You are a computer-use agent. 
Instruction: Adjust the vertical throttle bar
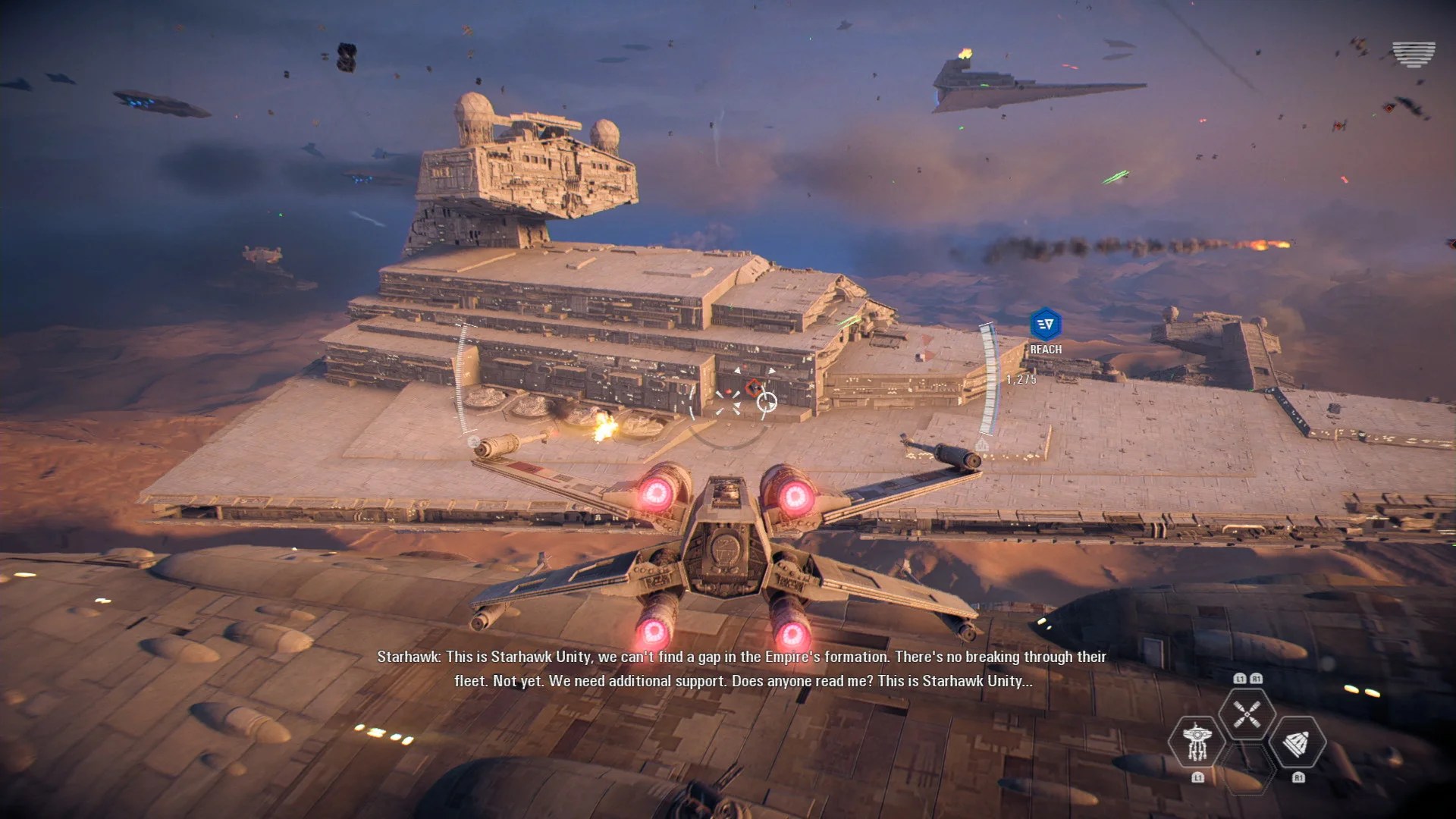point(987,378)
